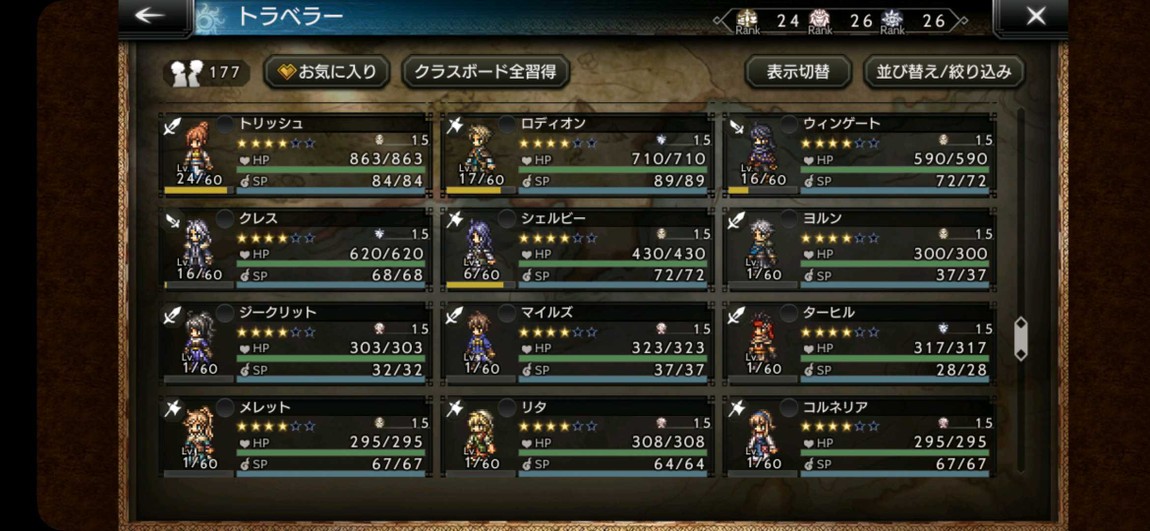Switch display with 表示切替 button
This screenshot has width=1150, height=531.
[797, 71]
